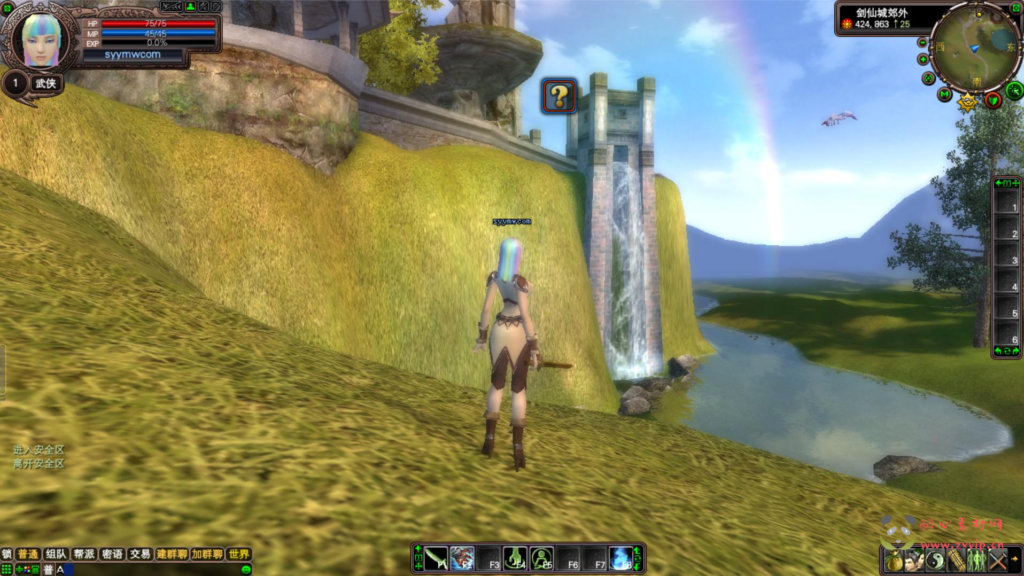Screen dimensions: 1024x576
Task: Select the 帮派 guild chat tab
Action: (x=84, y=554)
